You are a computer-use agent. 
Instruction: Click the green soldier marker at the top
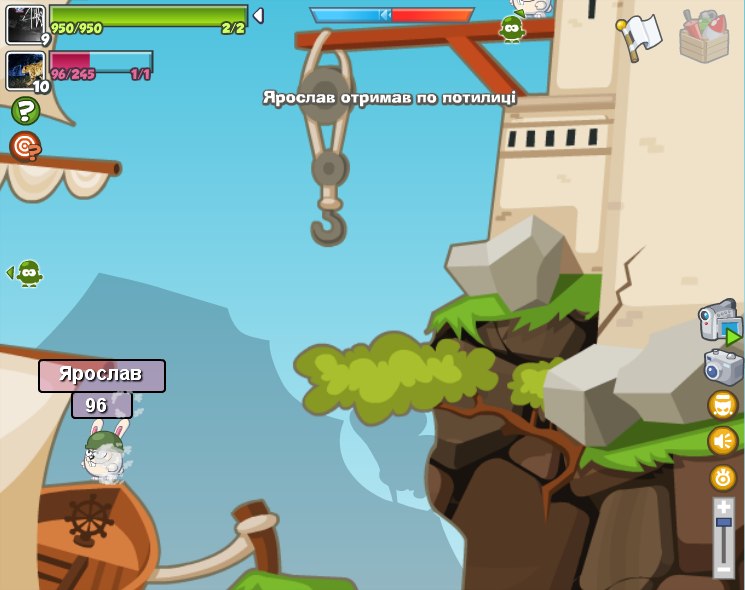pyautogui.click(x=512, y=28)
